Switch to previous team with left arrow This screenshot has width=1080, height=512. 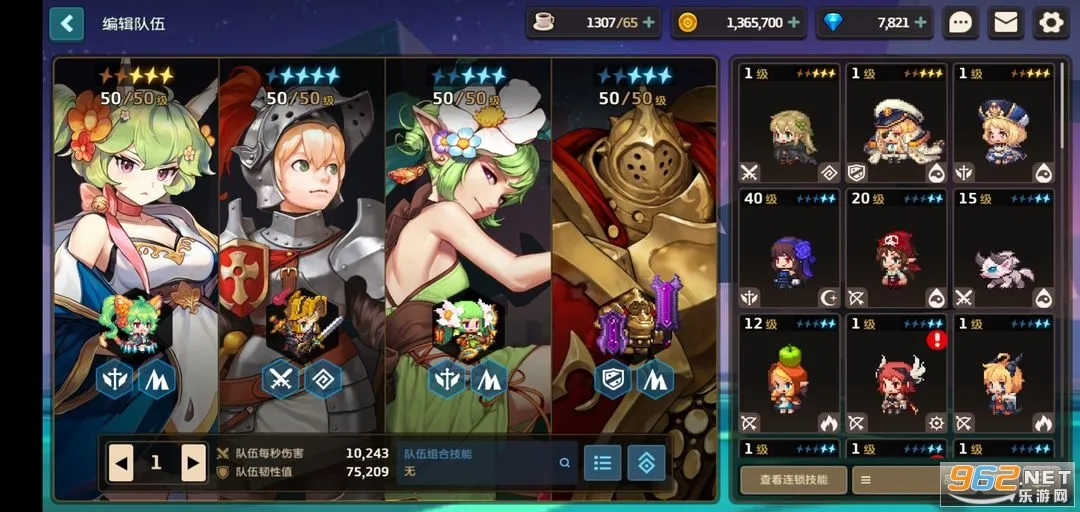(121, 462)
